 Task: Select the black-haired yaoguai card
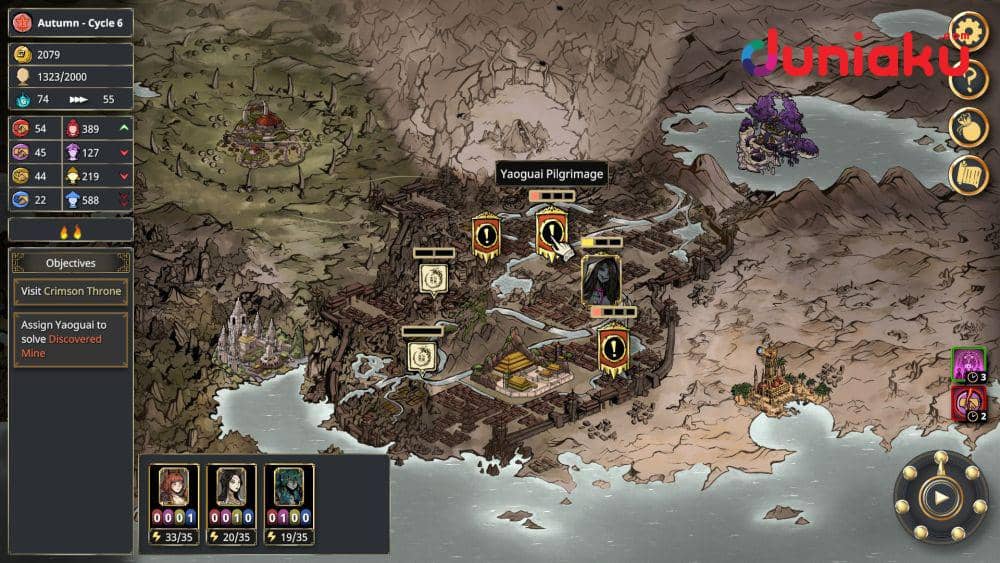(x=232, y=488)
